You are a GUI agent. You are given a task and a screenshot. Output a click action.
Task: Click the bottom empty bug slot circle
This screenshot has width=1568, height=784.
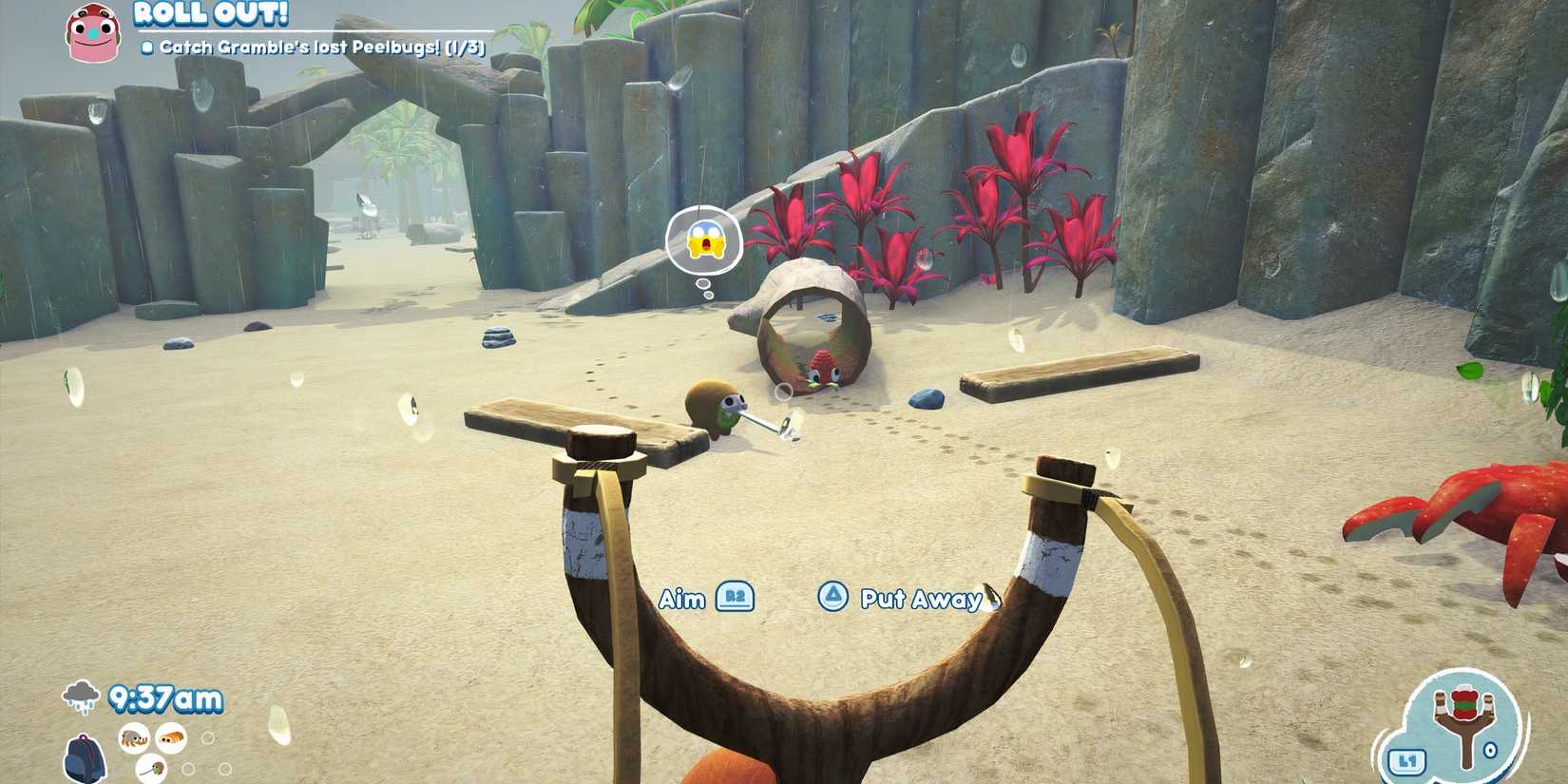click(x=188, y=768)
